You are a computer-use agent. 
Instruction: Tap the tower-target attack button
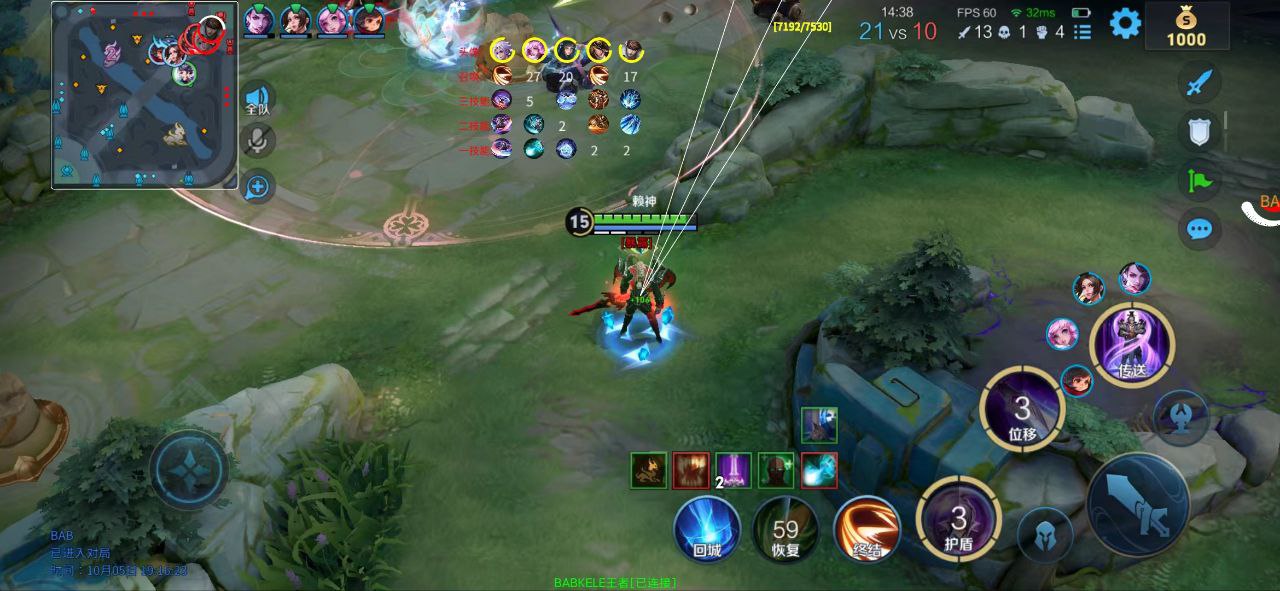(x=1181, y=416)
